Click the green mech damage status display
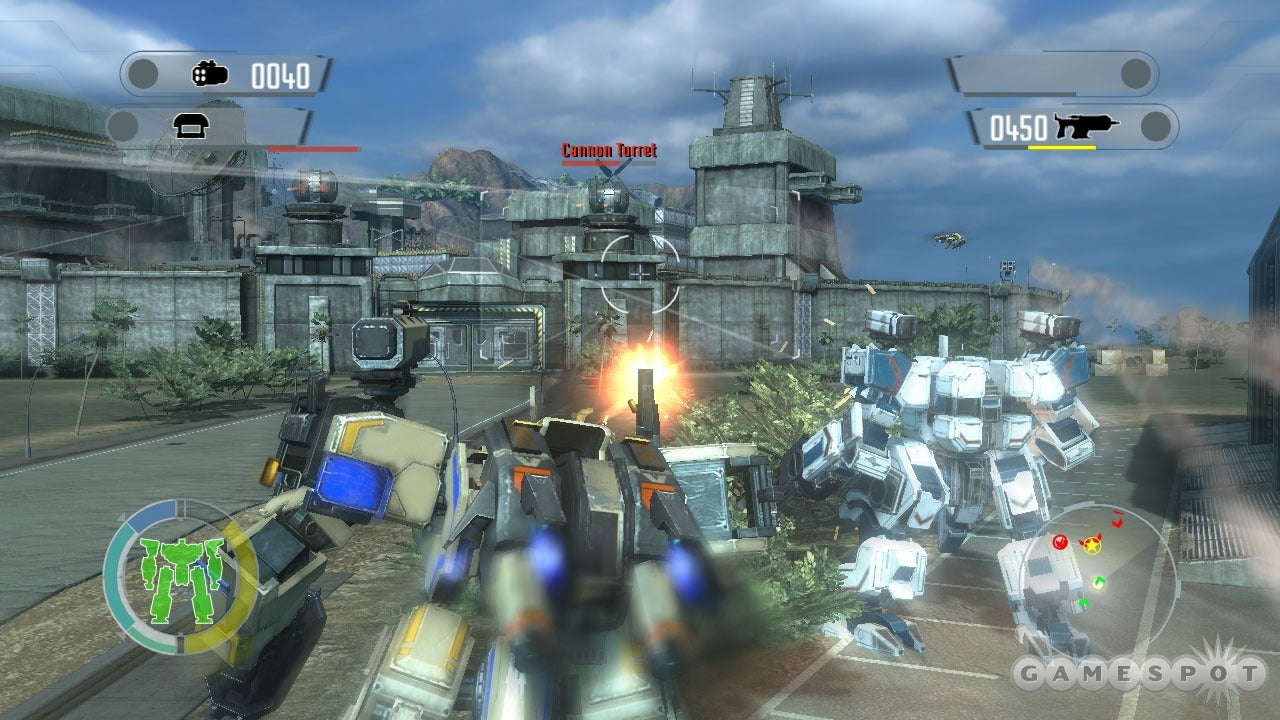The image size is (1280, 720). (181, 578)
